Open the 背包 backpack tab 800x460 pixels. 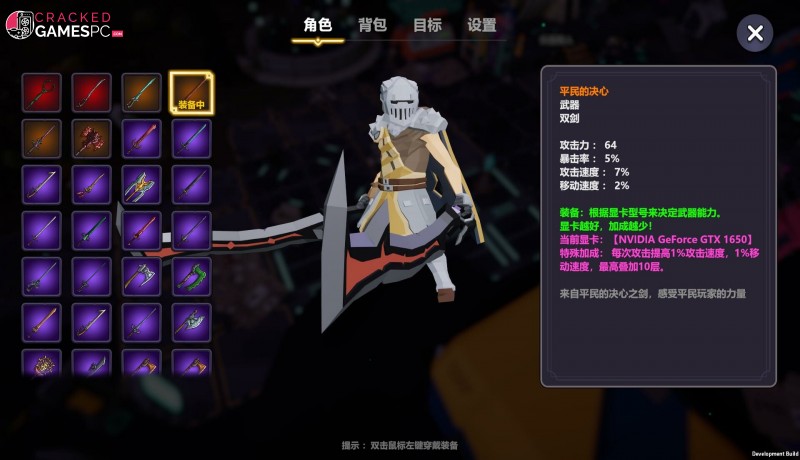[372, 25]
